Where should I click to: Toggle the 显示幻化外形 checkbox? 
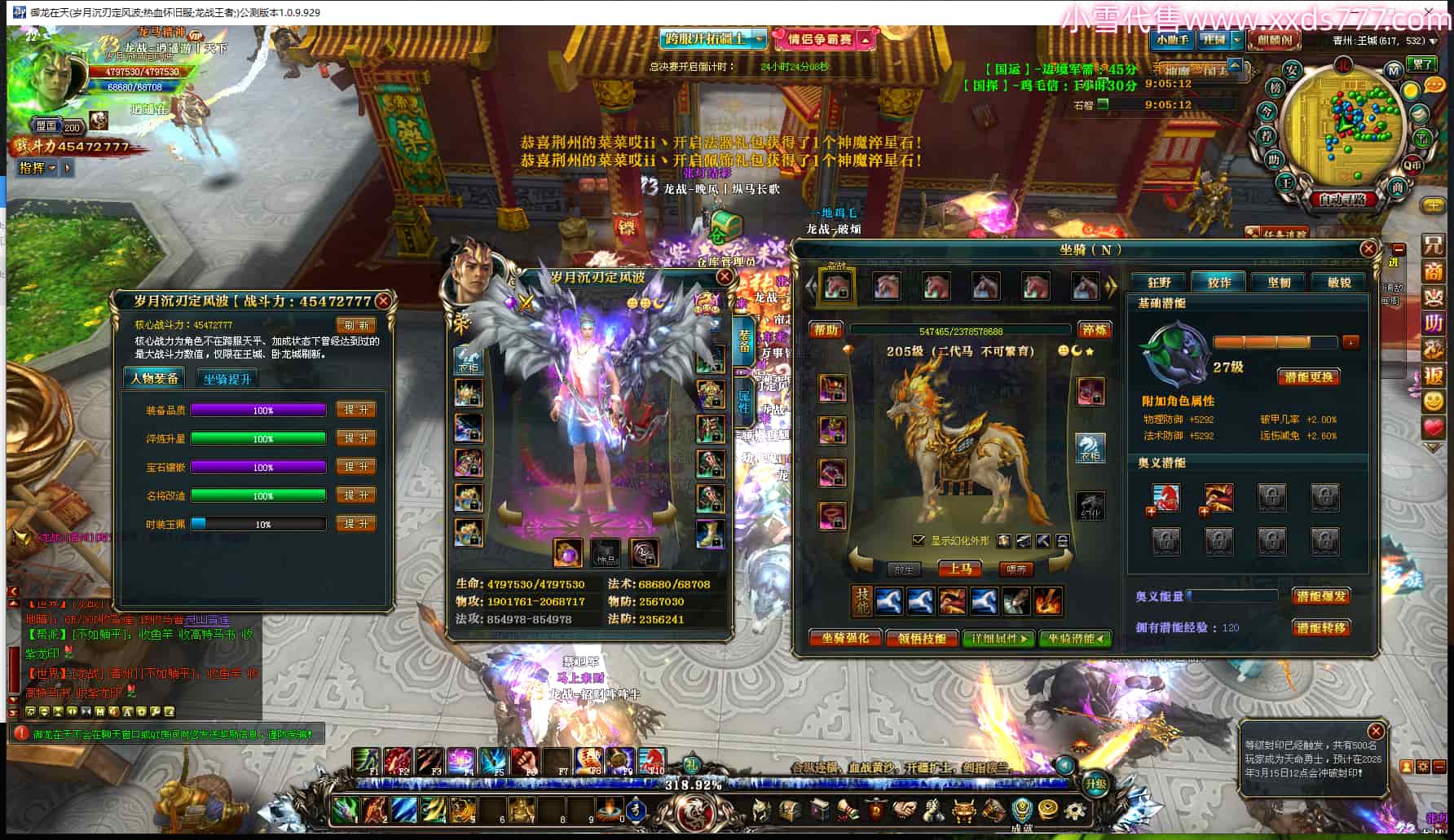(919, 540)
